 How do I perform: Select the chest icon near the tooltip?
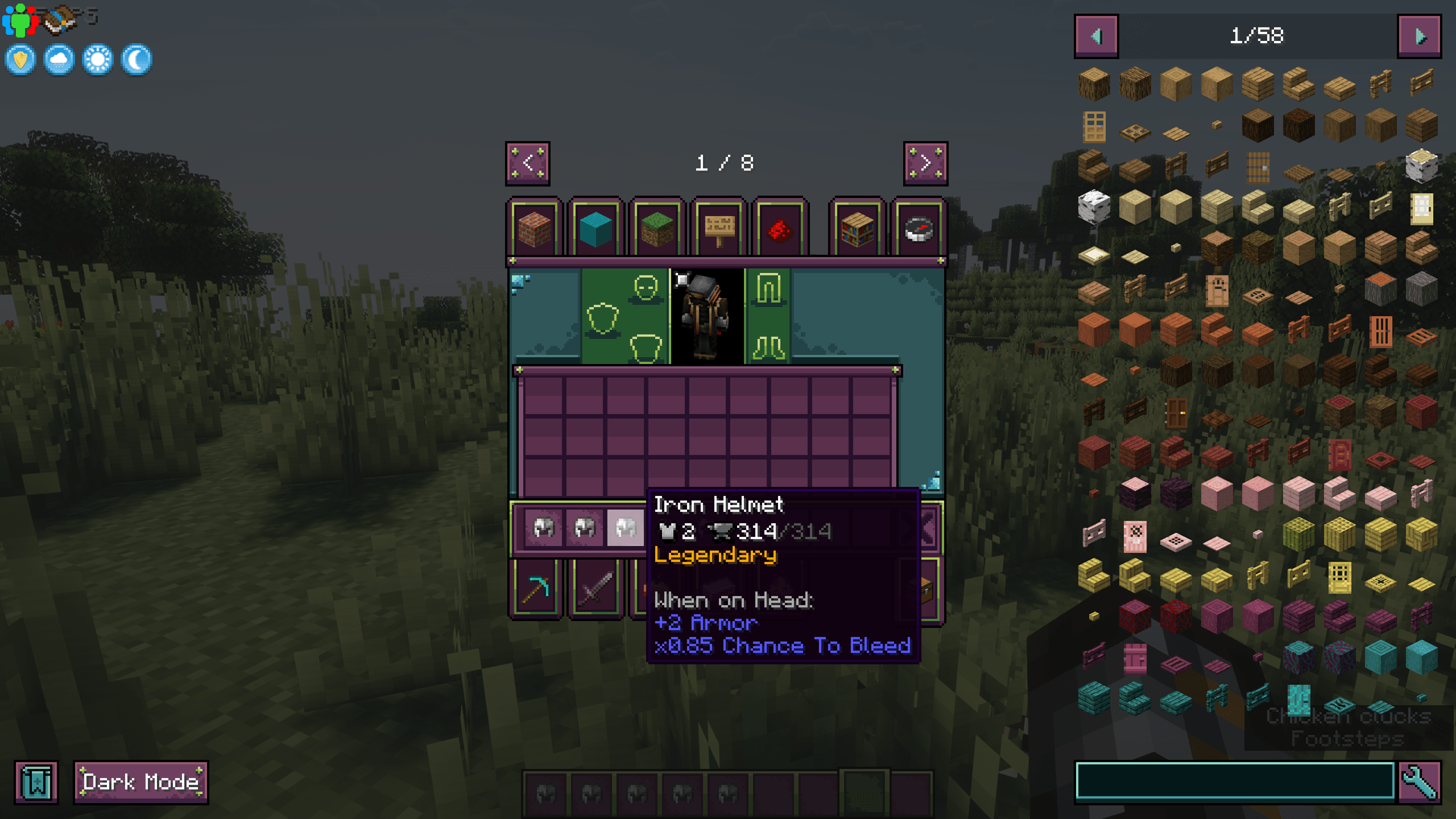pos(926,588)
